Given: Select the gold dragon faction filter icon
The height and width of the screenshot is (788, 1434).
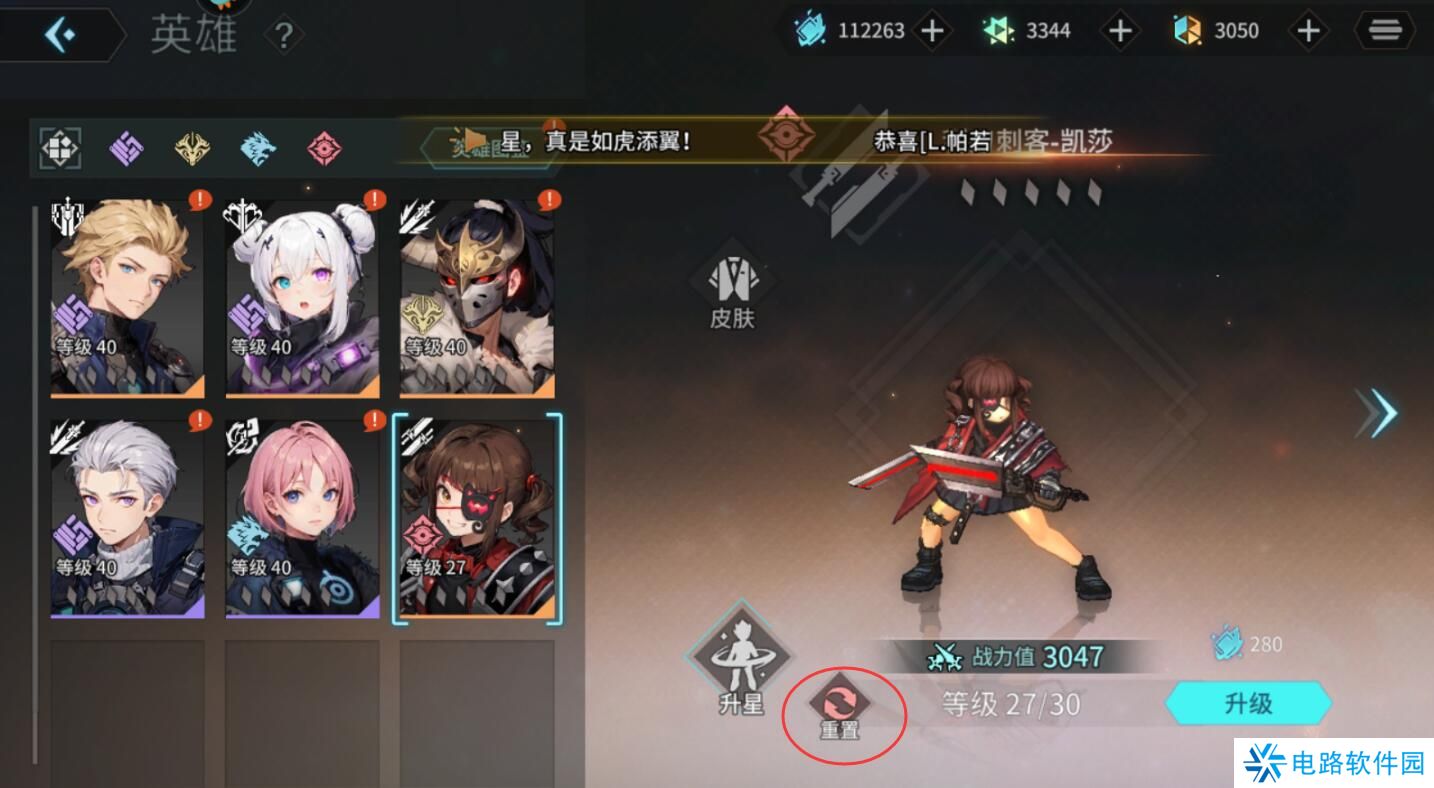Looking at the screenshot, I should coord(190,147).
